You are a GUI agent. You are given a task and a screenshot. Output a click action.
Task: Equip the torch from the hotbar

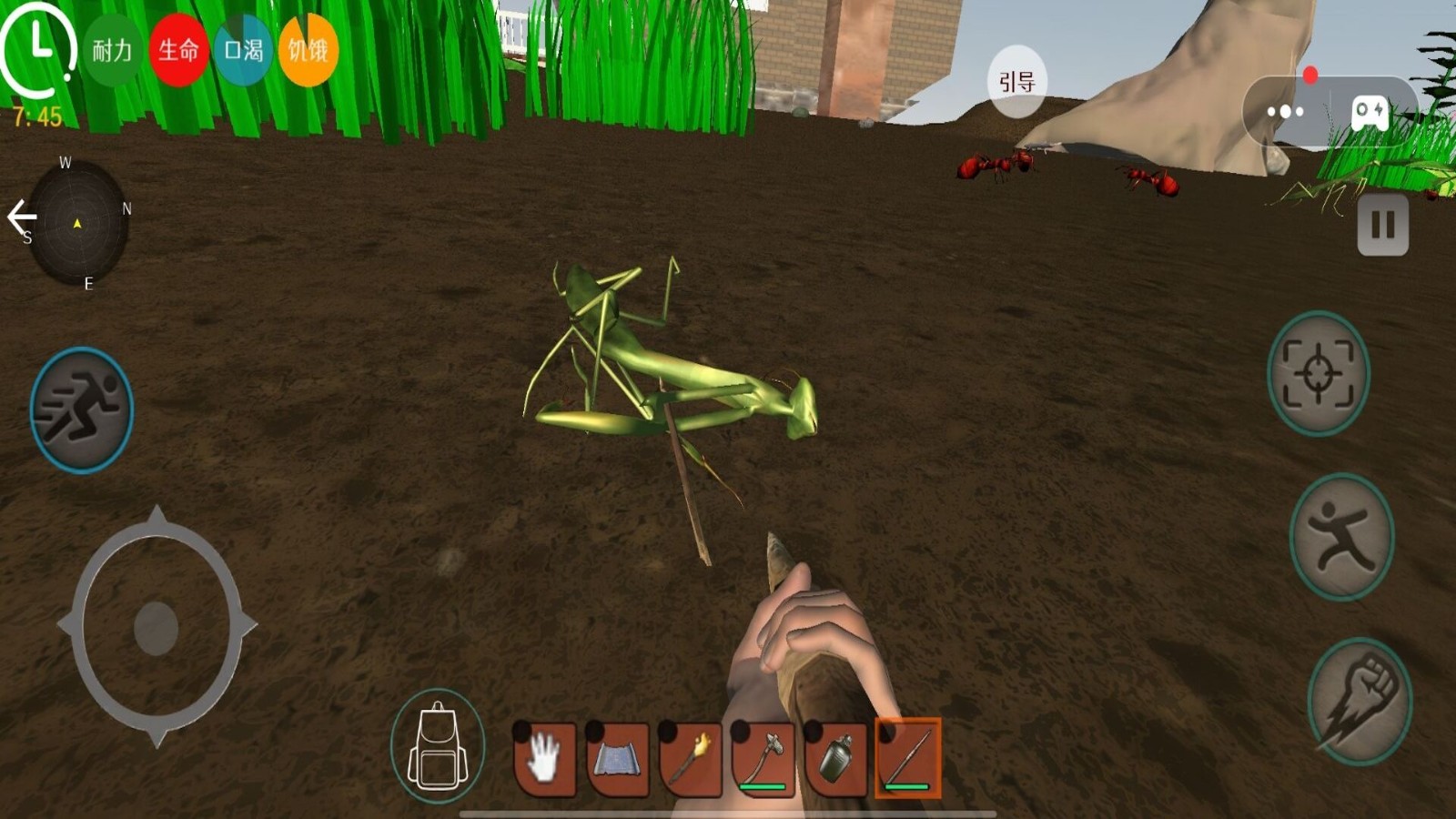(x=691, y=759)
